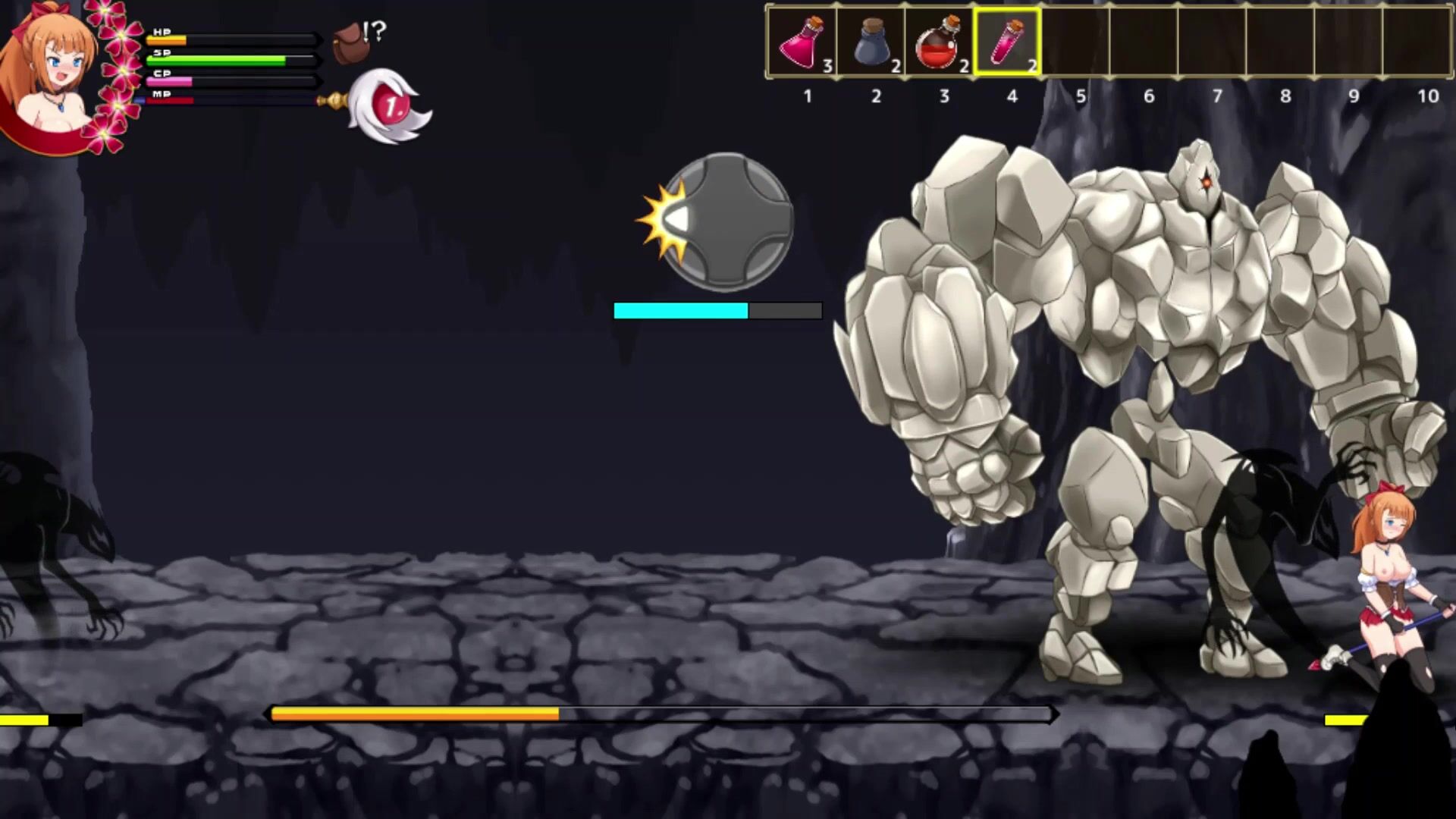Select the highlighted pink vial in slot 4
This screenshot has height=819, width=1456.
point(1006,42)
